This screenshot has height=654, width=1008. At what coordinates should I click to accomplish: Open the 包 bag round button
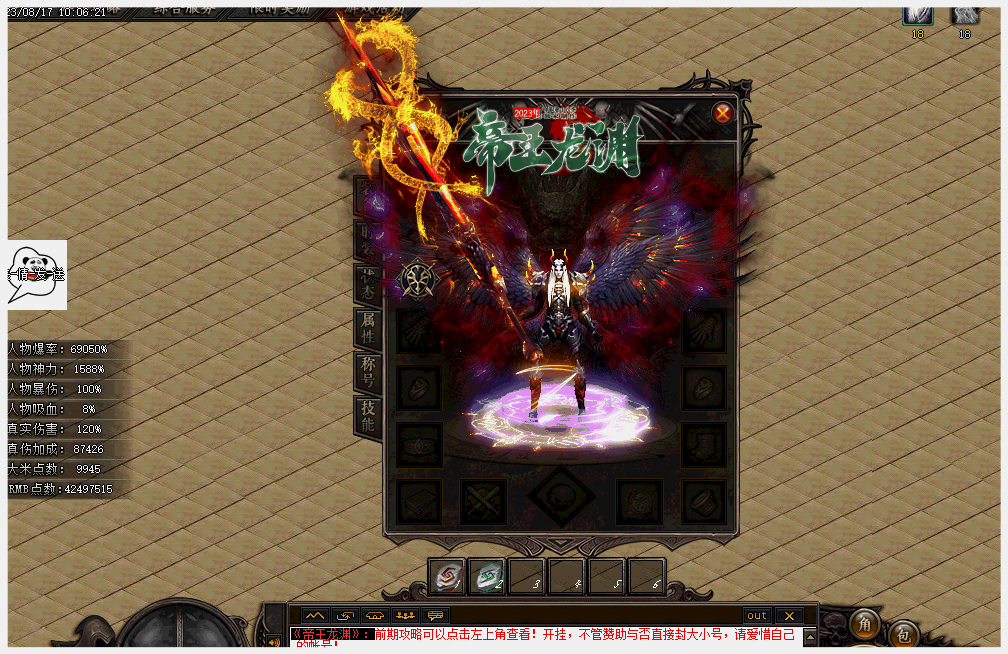(x=903, y=634)
